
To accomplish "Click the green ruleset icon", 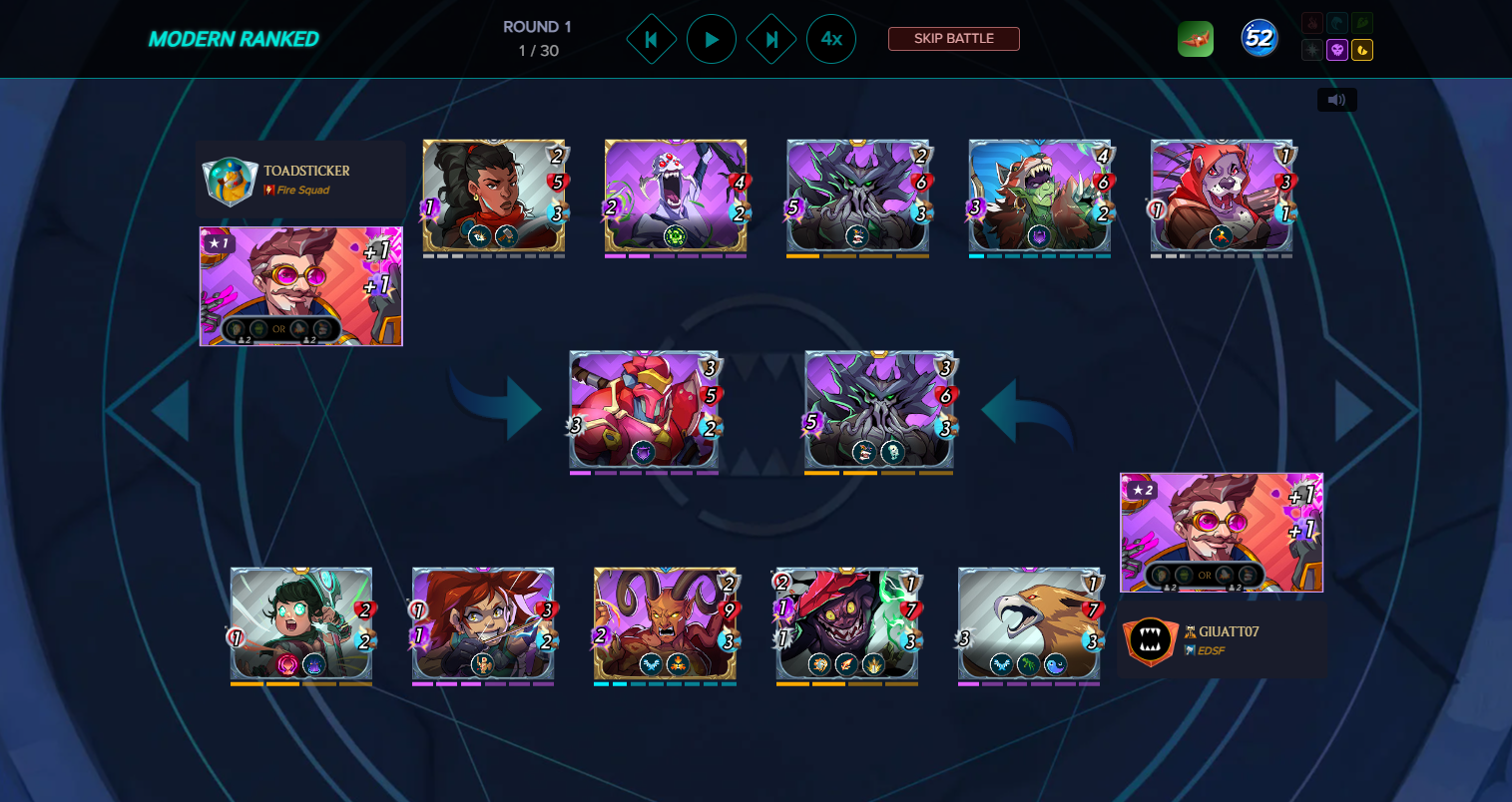I will (1196, 39).
